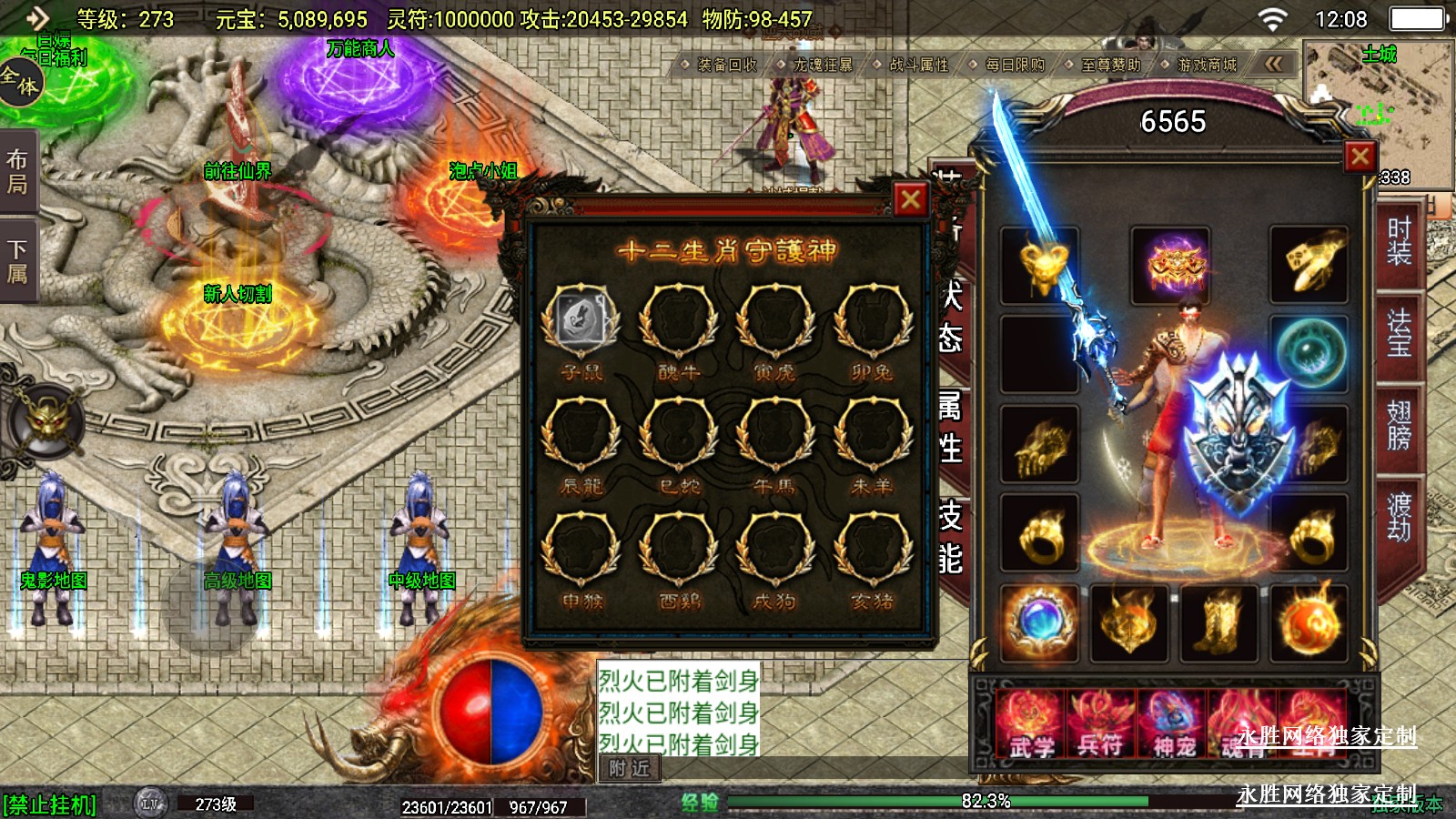The width and height of the screenshot is (1456, 819).
Task: Select the 辰龍 zodiac guardian slot
Action: point(581,436)
